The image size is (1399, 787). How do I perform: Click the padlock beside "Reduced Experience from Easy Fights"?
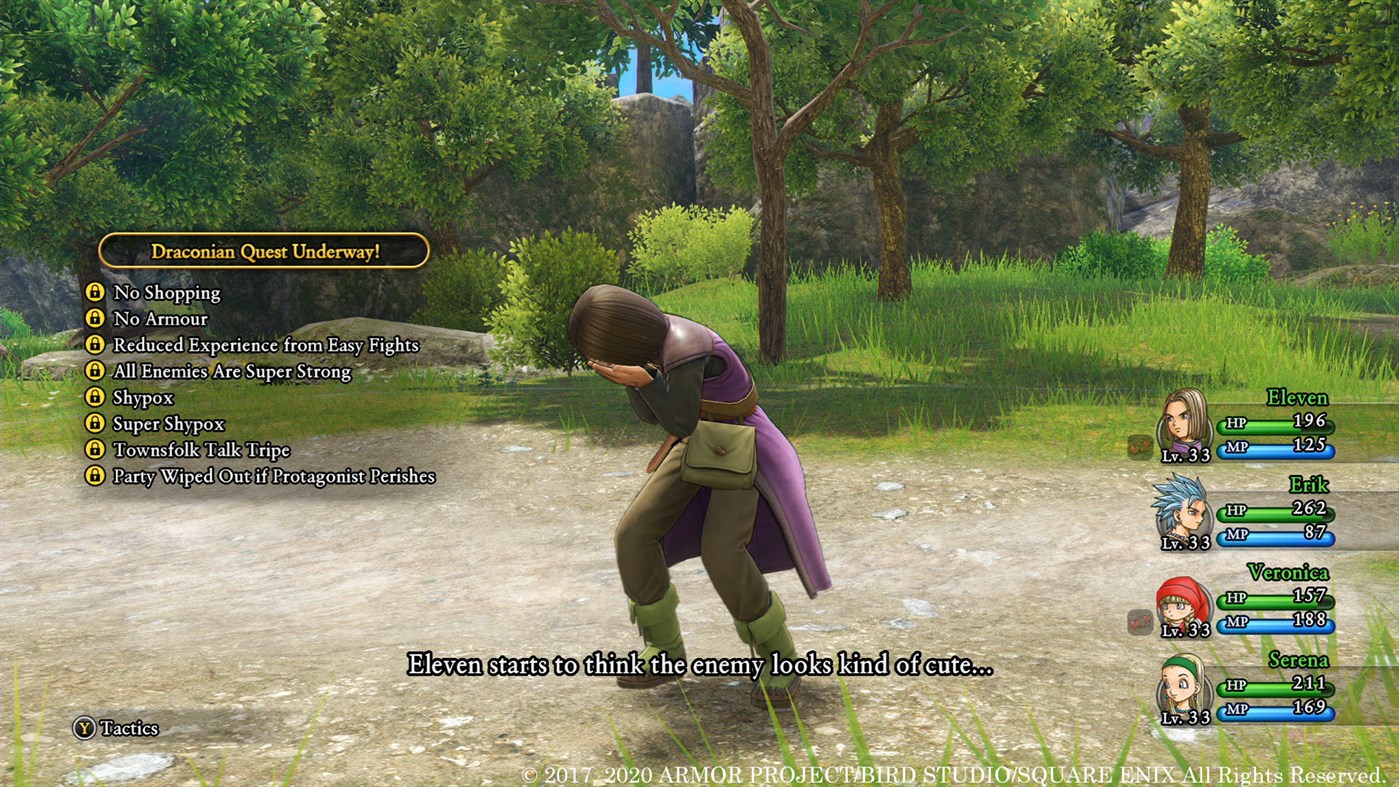coord(97,345)
